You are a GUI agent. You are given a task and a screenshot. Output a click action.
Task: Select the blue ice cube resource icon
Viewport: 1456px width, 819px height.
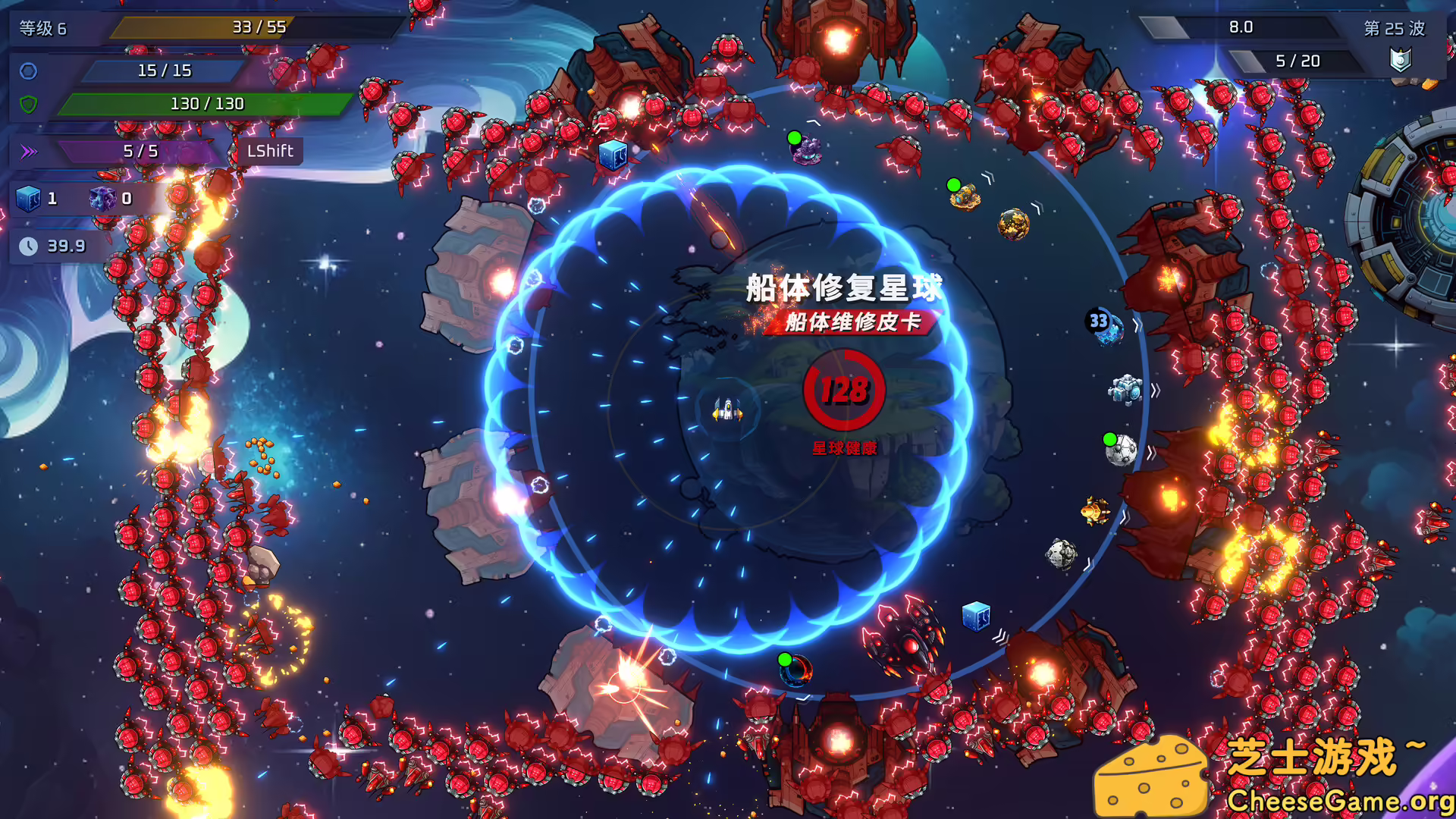[x=29, y=199]
